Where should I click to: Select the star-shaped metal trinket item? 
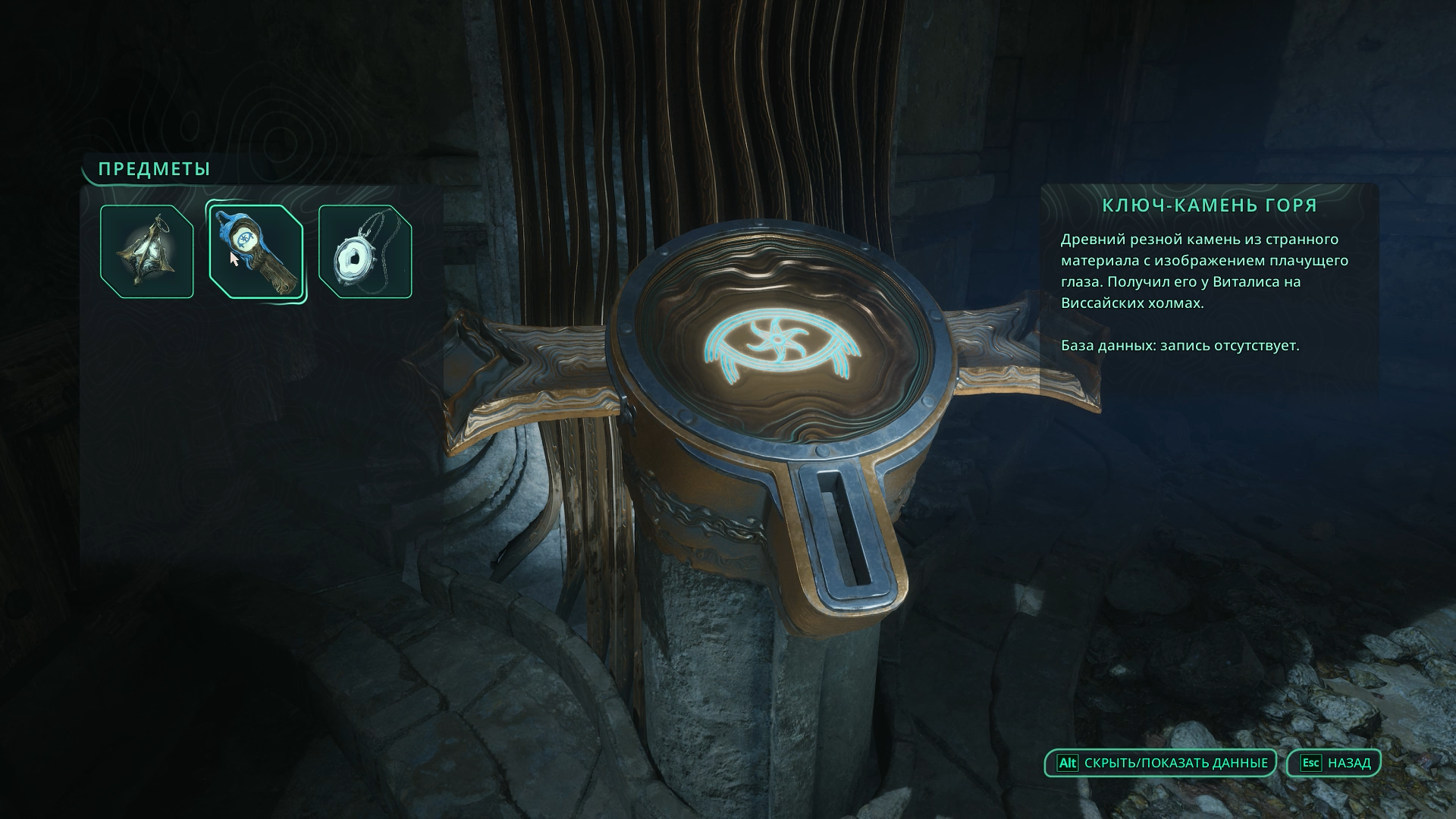pyautogui.click(x=147, y=252)
